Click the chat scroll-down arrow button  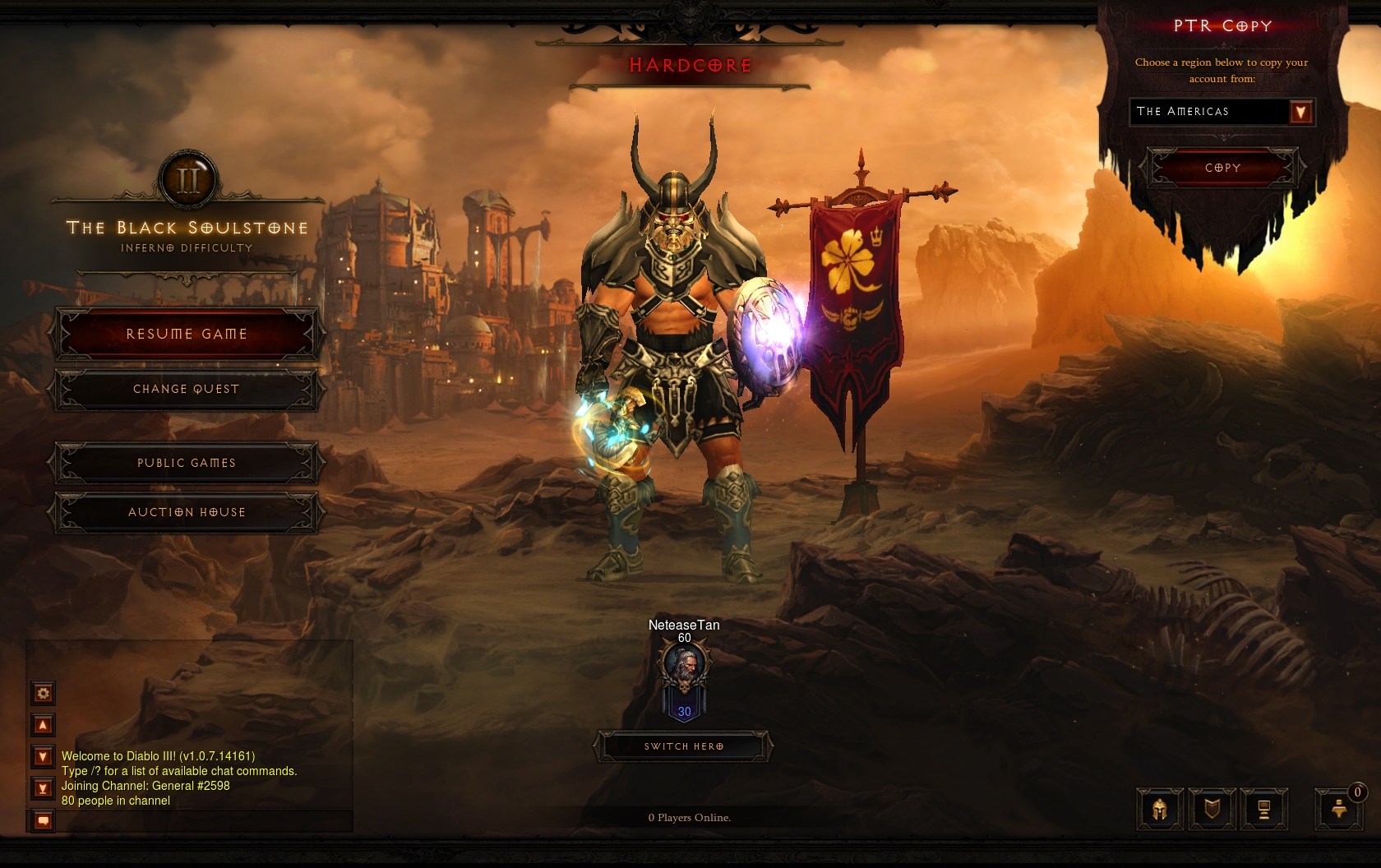click(44, 756)
